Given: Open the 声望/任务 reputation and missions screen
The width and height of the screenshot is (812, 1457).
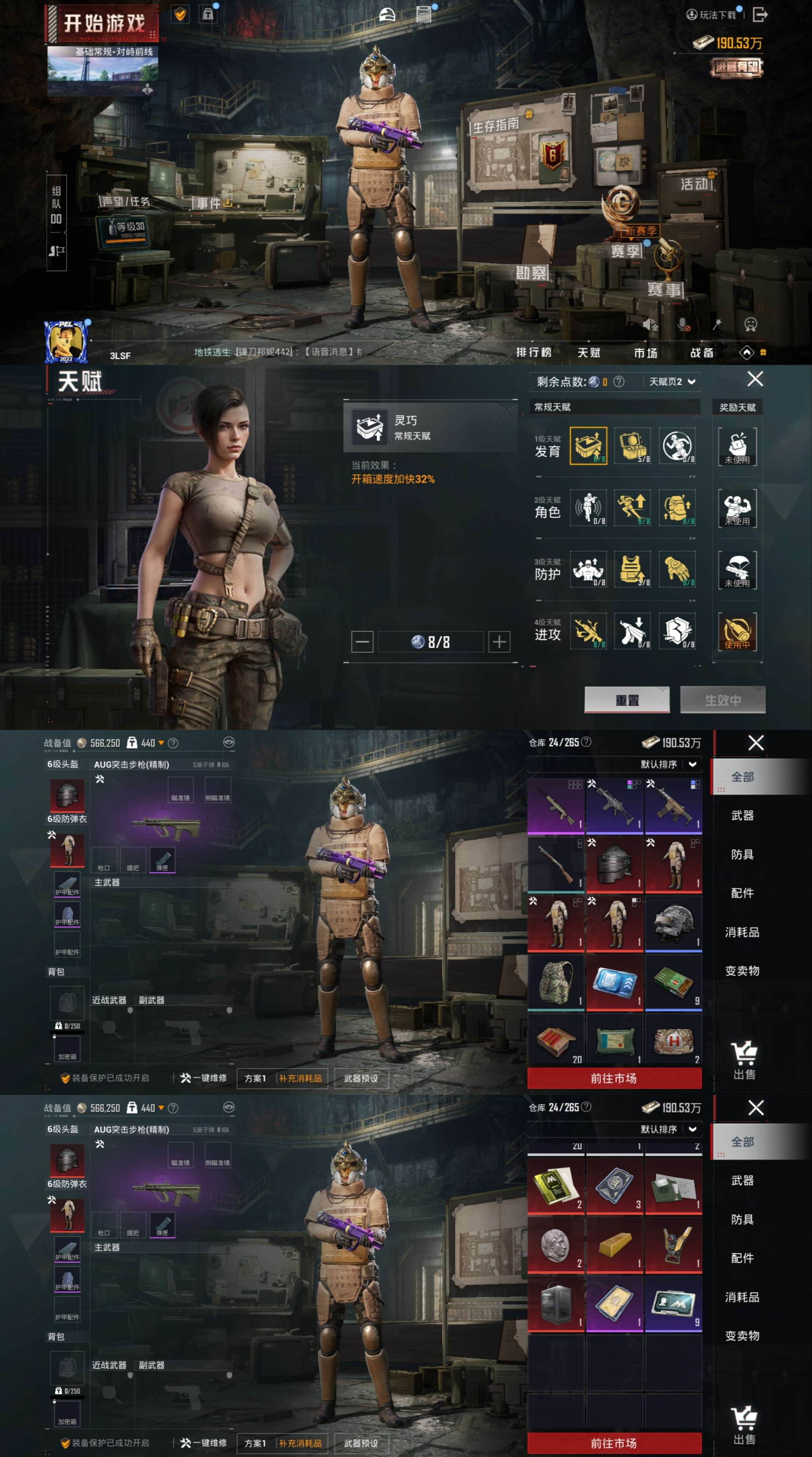Looking at the screenshot, I should [126, 201].
